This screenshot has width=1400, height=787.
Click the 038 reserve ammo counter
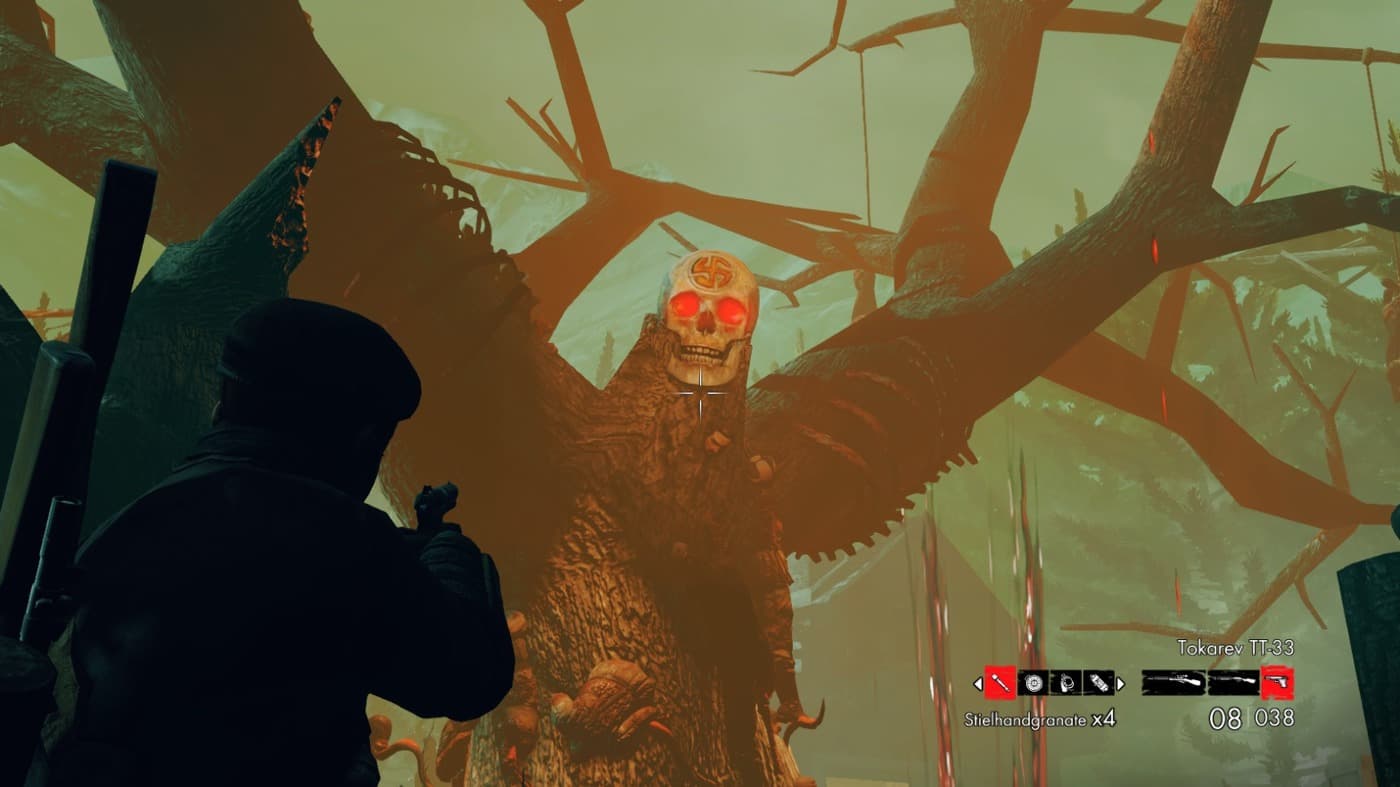click(1274, 716)
